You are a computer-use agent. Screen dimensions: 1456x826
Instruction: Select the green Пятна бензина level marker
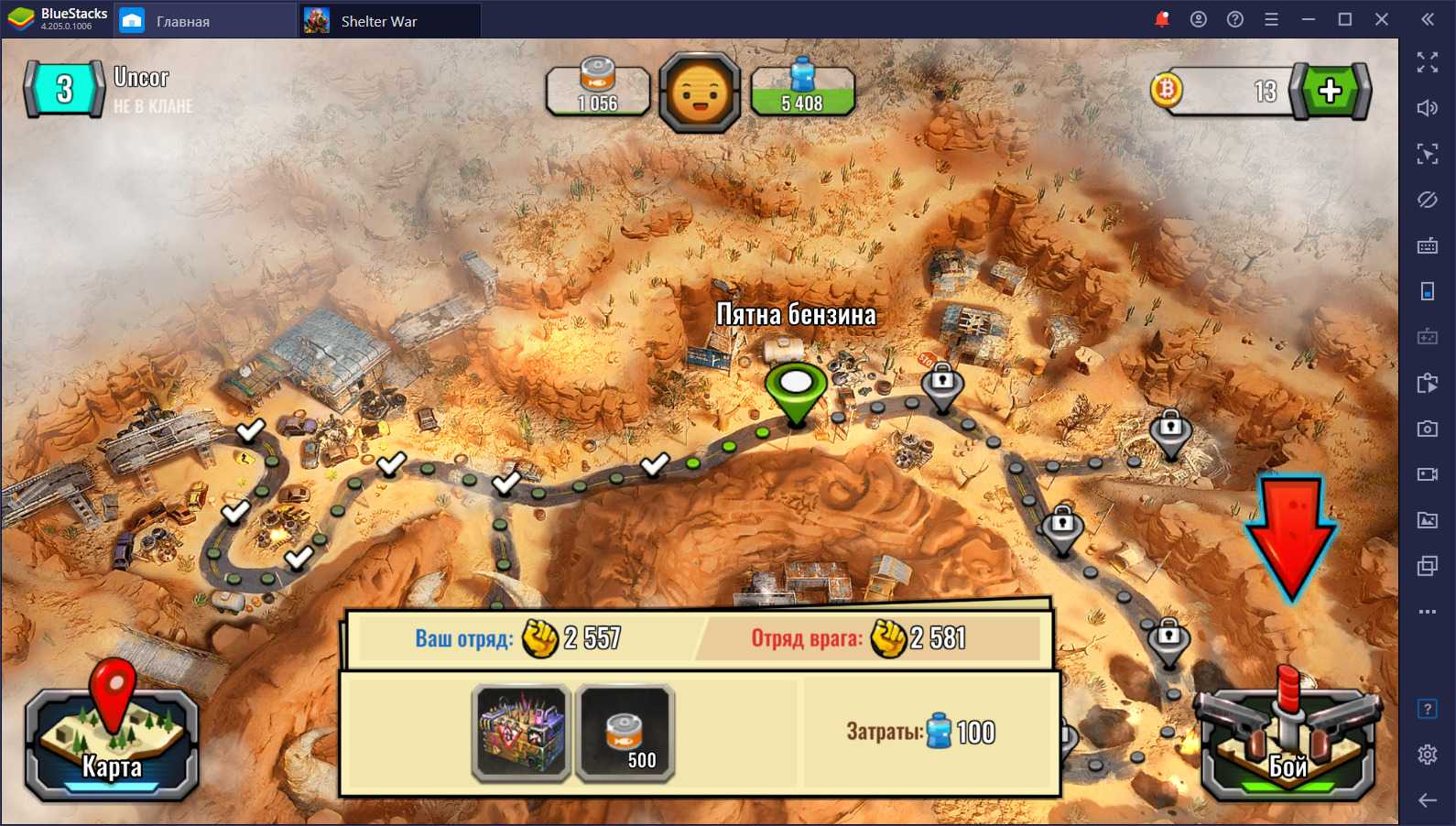point(796,388)
